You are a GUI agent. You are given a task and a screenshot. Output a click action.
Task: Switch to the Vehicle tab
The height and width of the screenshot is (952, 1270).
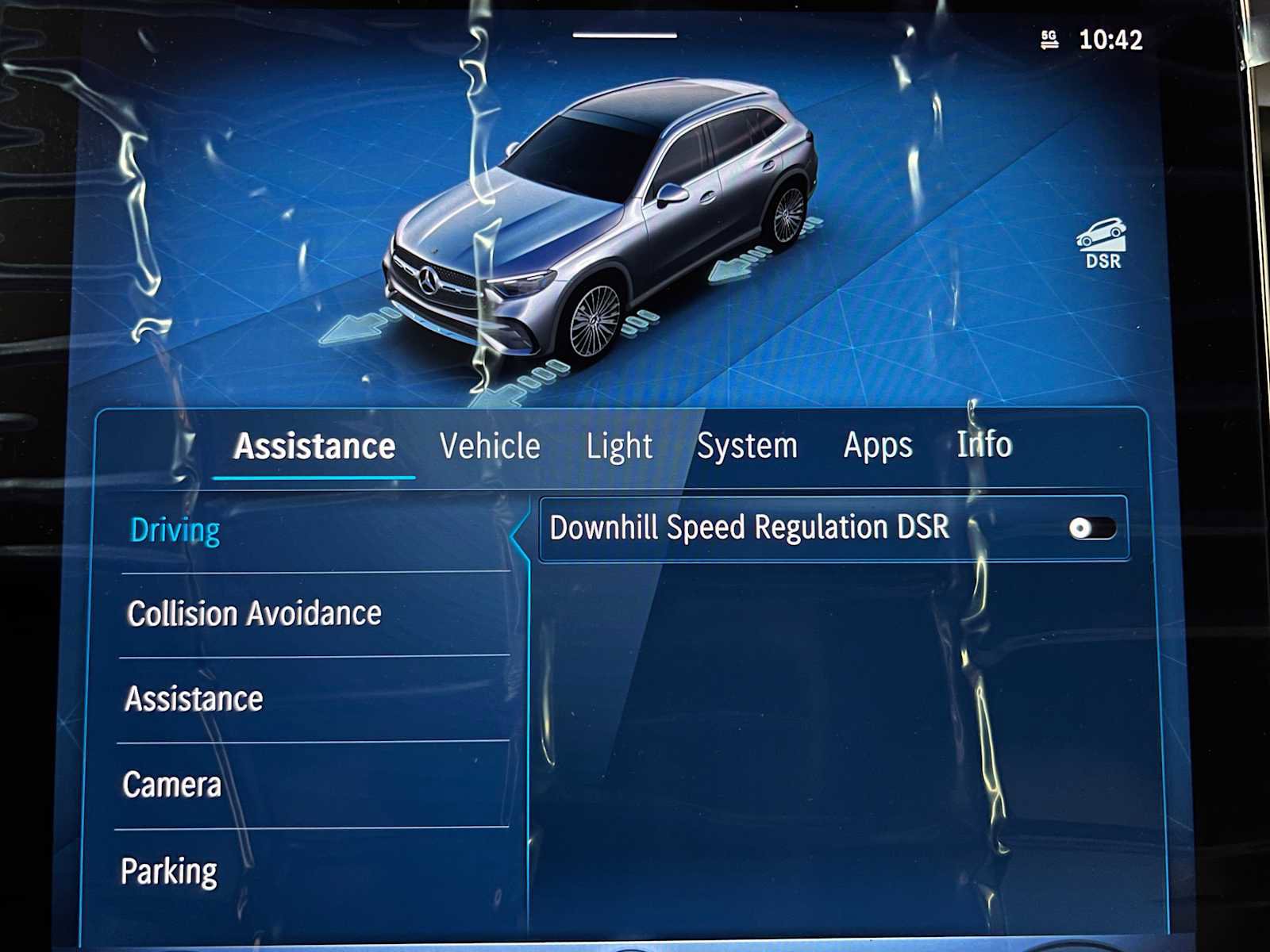pyautogui.click(x=490, y=446)
